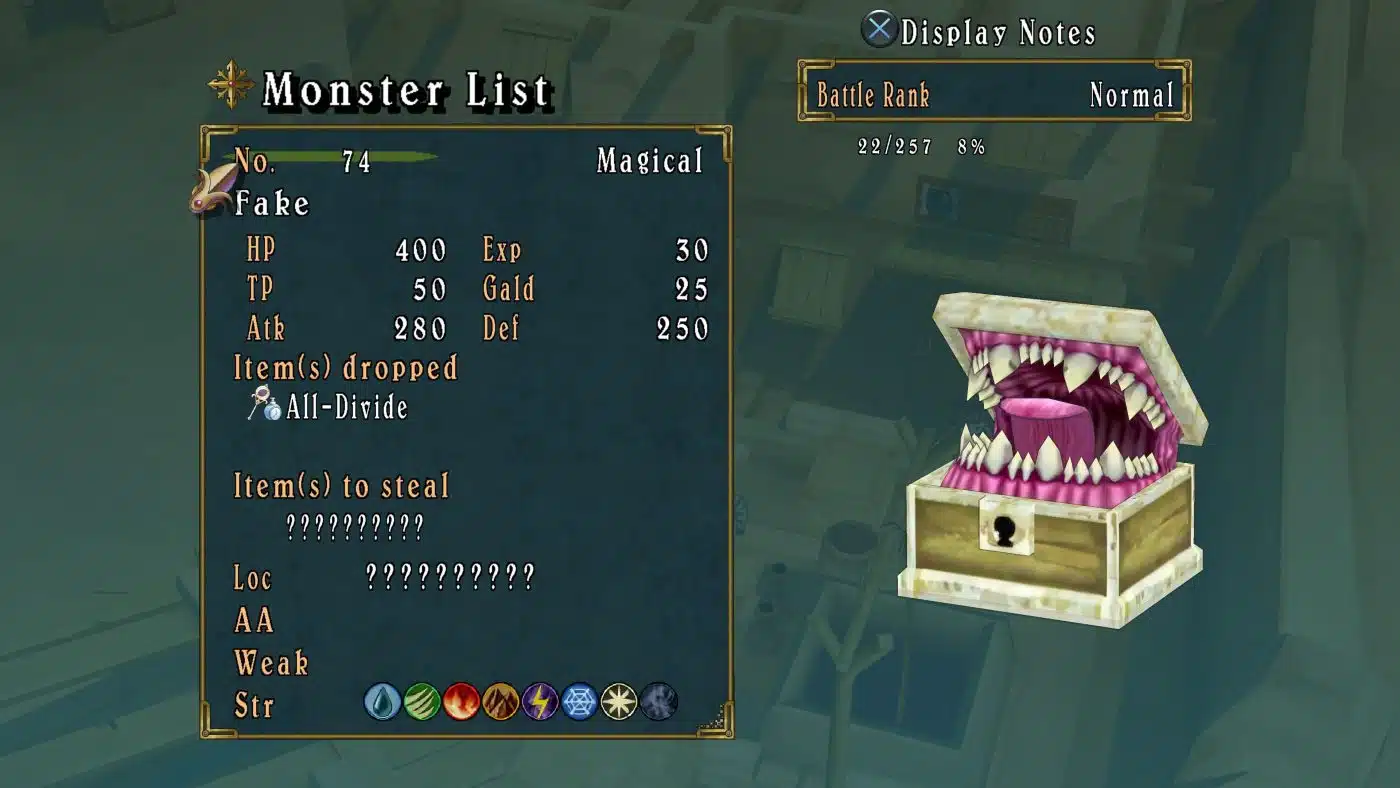Select the green wind element icon
This screenshot has width=1400, height=788.
coord(422,702)
